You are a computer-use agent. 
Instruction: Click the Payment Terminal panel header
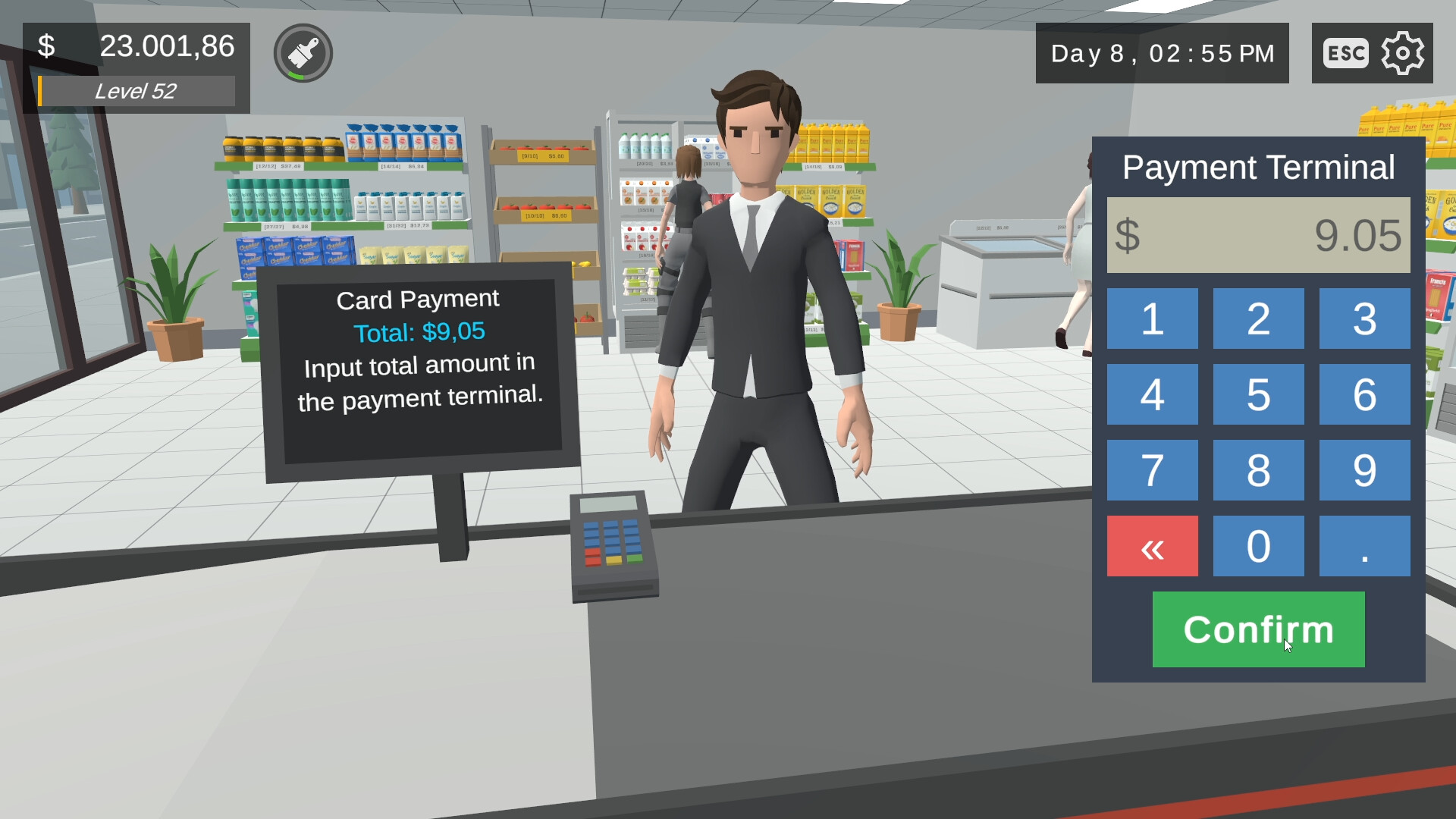pyautogui.click(x=1257, y=167)
